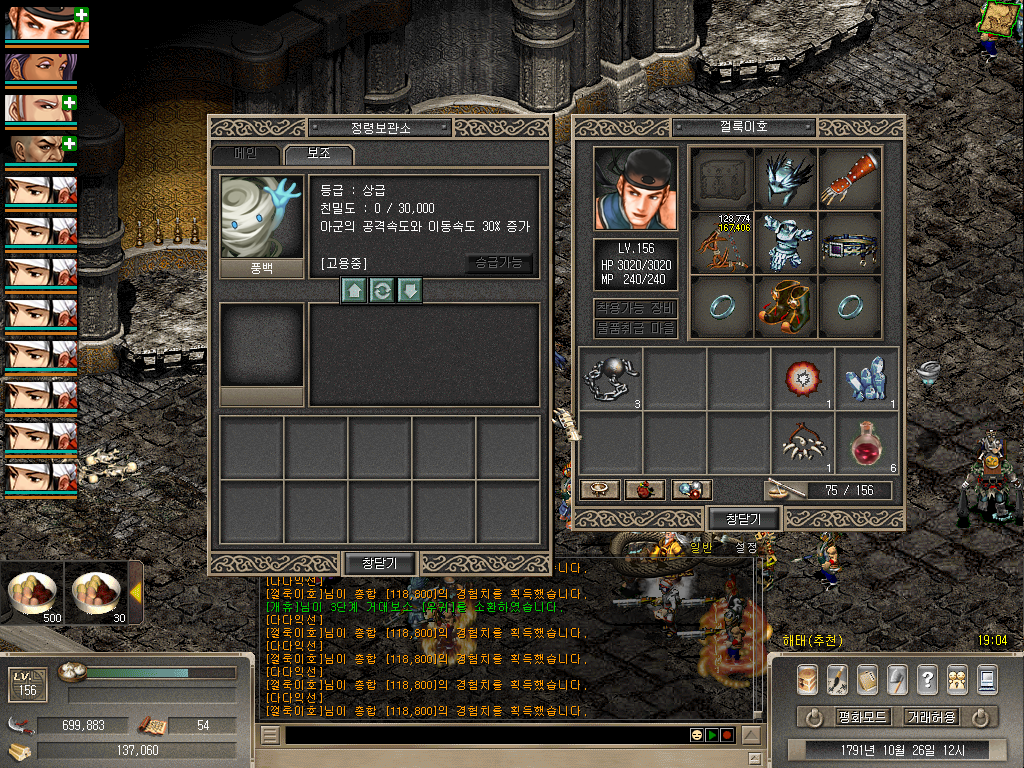Image resolution: width=1024 pixels, height=768 pixels.
Task: Open the computer system menu icon
Action: pos(987,679)
